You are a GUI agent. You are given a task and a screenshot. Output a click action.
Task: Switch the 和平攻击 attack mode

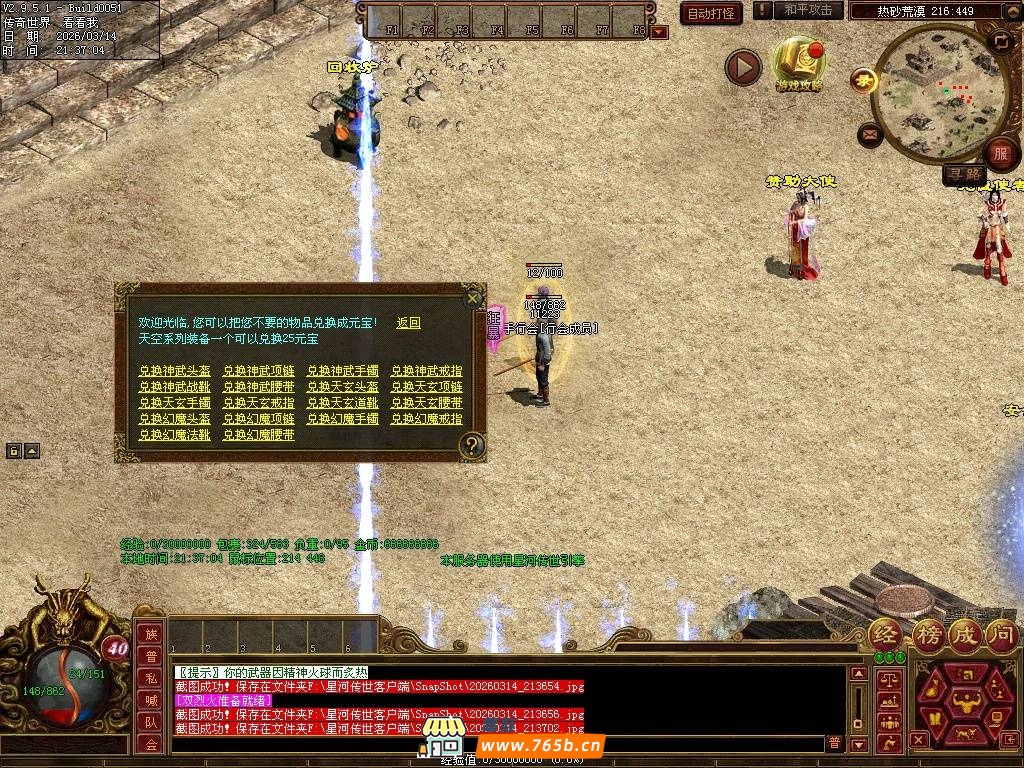point(808,10)
